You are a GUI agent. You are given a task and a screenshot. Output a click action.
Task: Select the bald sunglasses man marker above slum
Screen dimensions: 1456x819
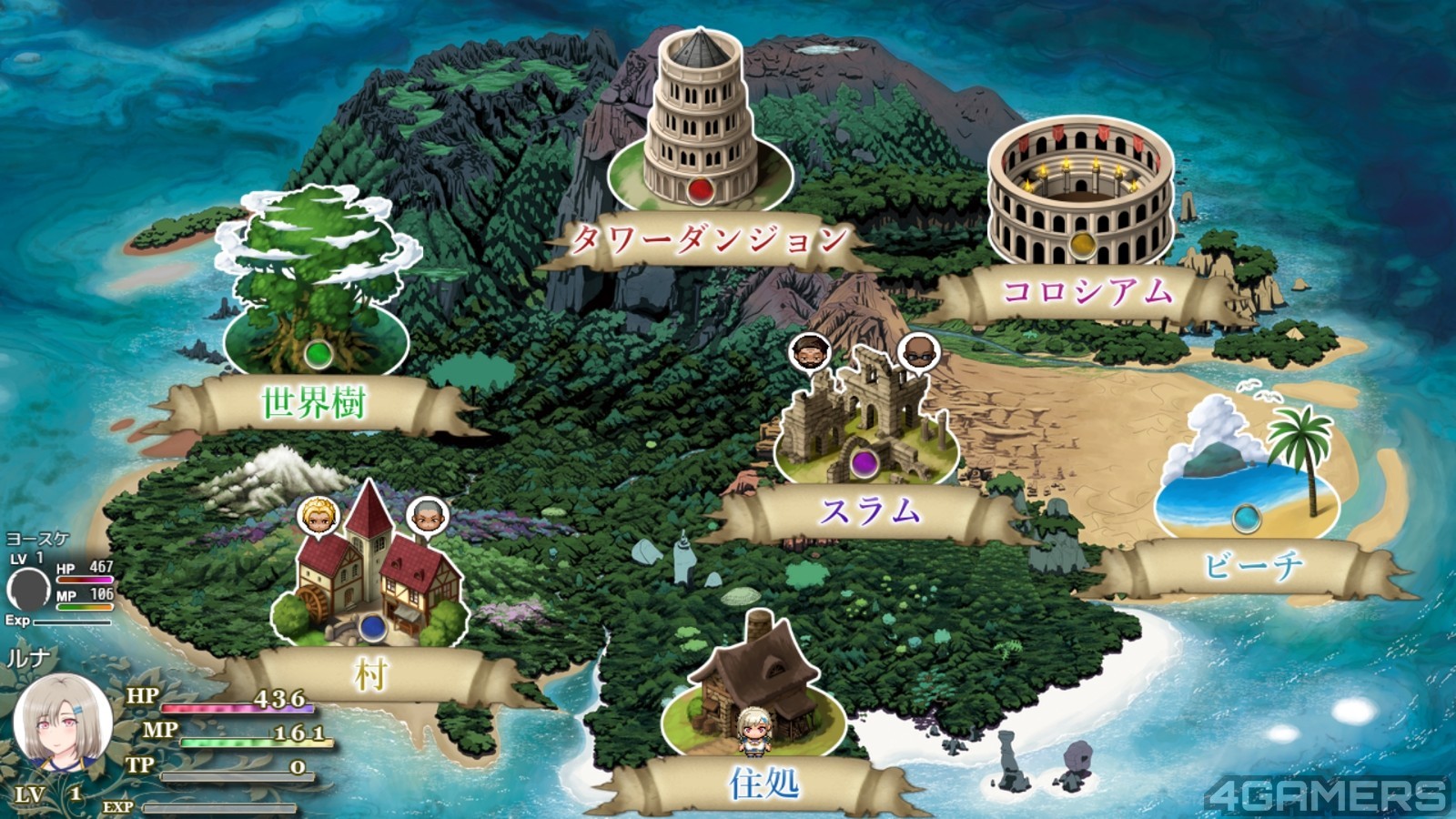coord(918,352)
